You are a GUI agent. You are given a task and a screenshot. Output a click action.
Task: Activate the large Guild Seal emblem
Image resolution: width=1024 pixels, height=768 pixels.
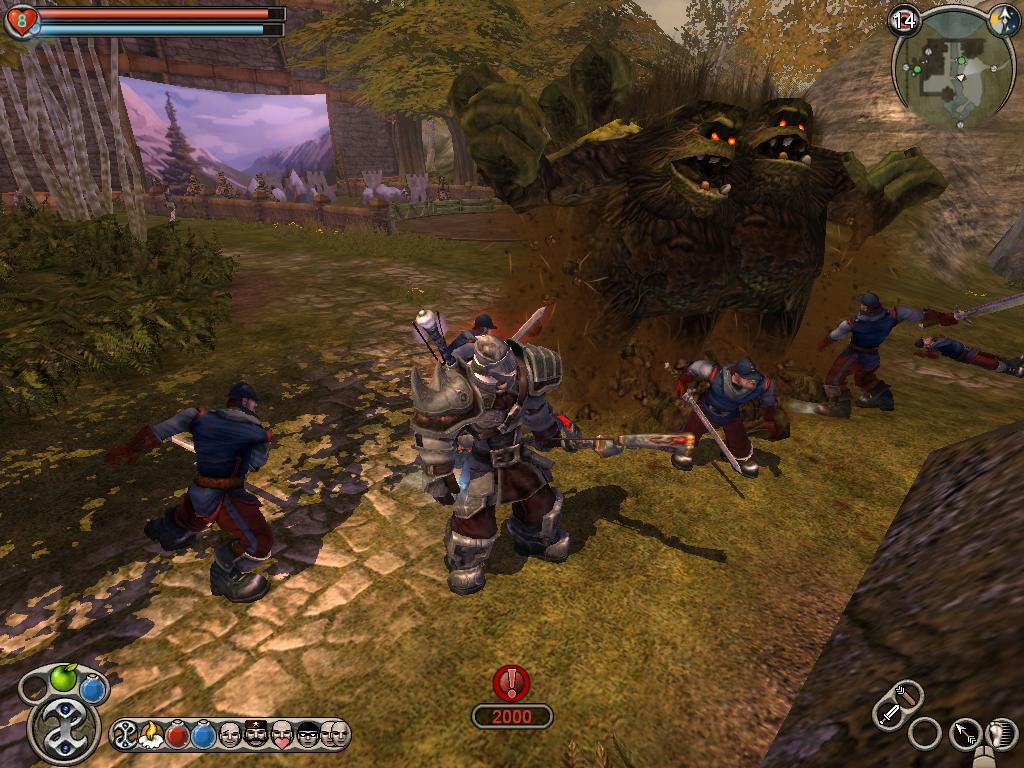tap(63, 728)
